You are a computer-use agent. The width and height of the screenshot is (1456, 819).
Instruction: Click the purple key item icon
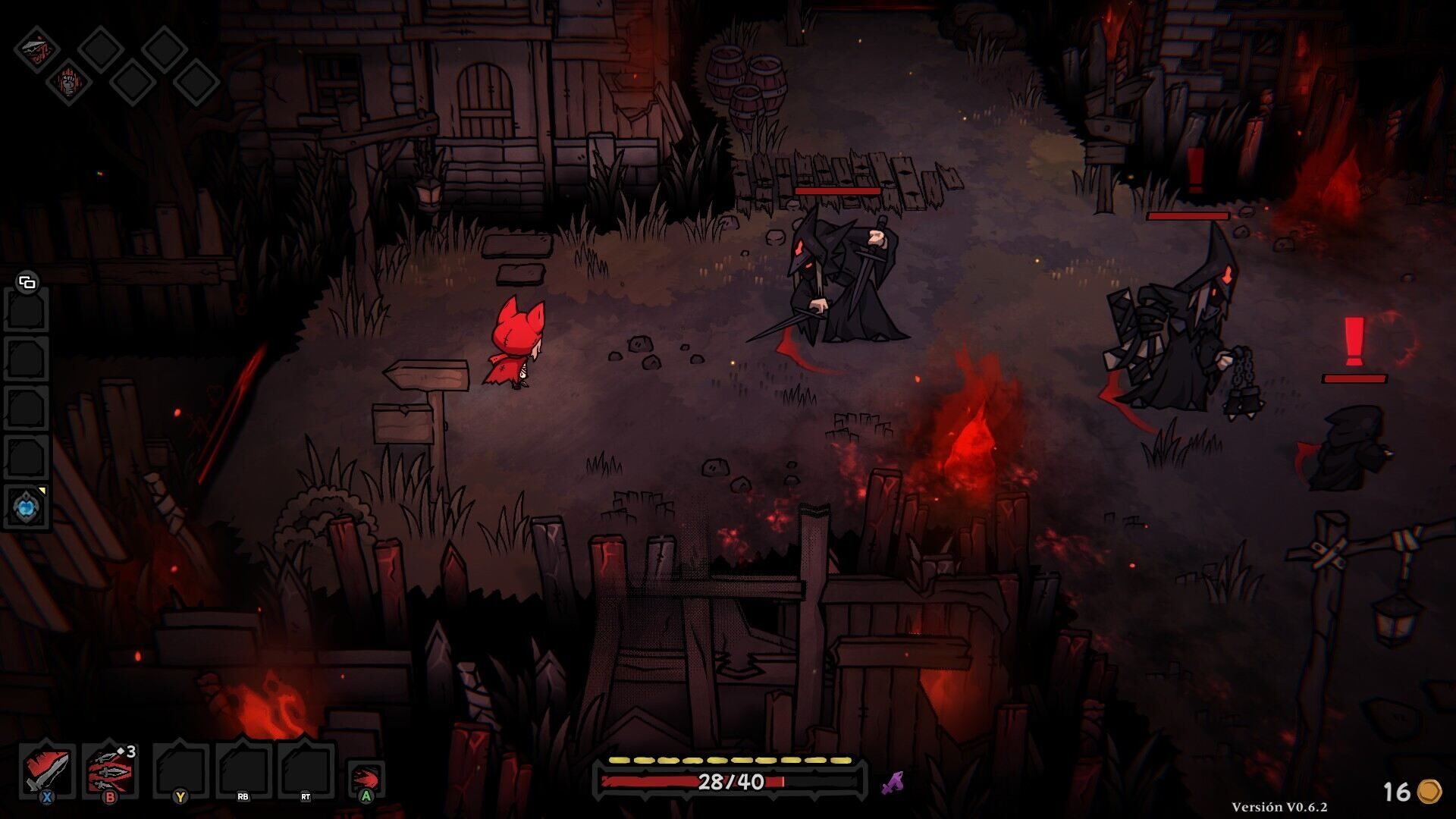coord(893,782)
